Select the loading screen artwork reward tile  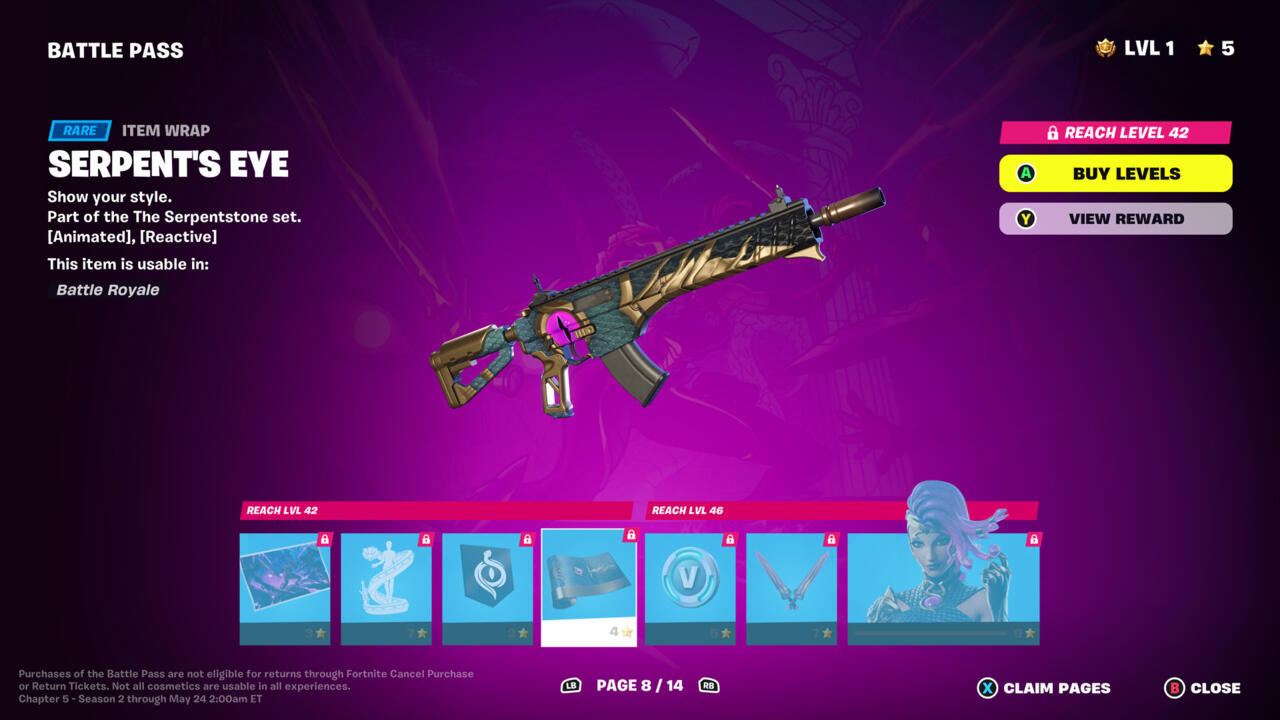coord(285,588)
